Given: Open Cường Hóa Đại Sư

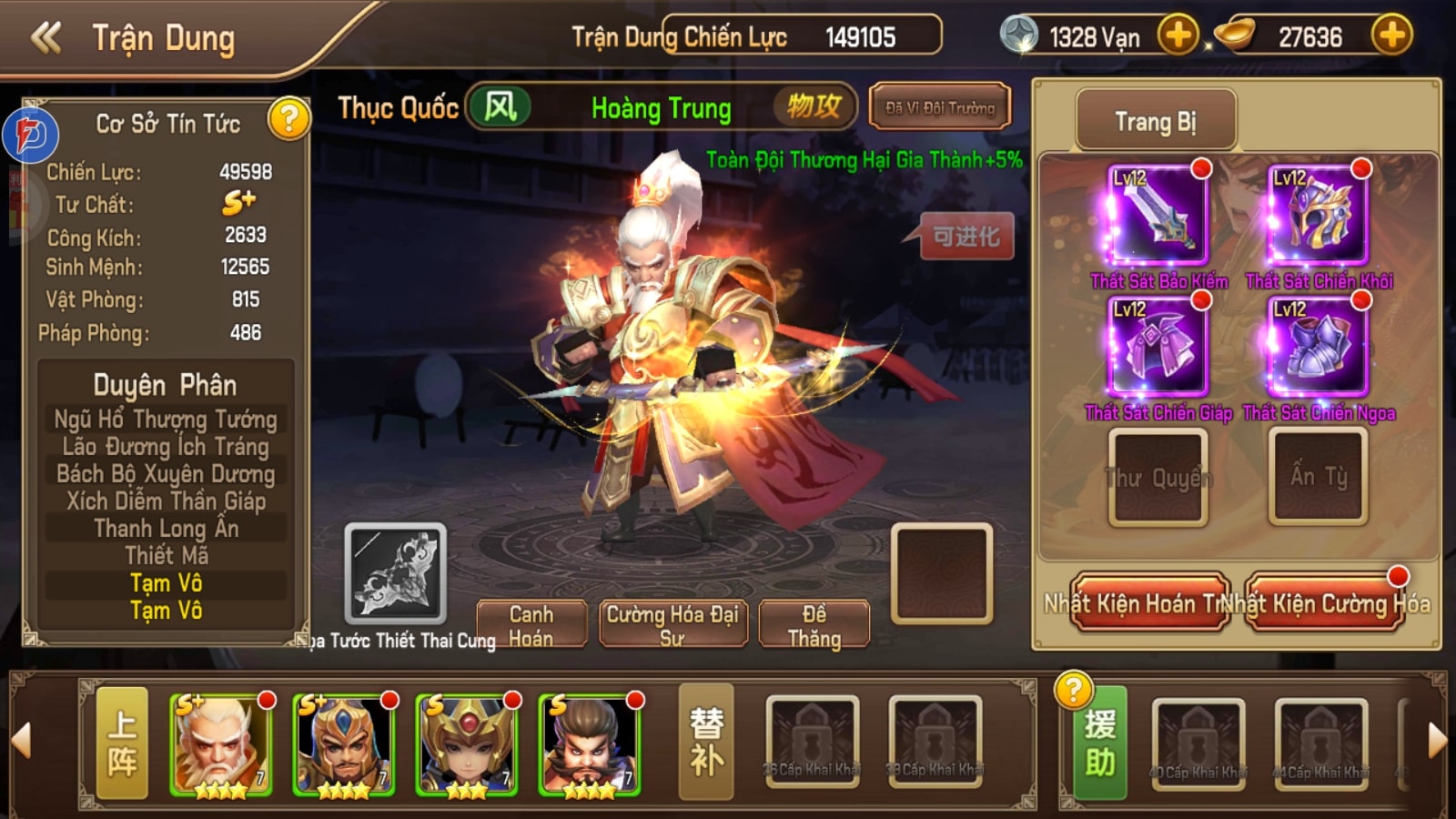Looking at the screenshot, I should coord(672,625).
